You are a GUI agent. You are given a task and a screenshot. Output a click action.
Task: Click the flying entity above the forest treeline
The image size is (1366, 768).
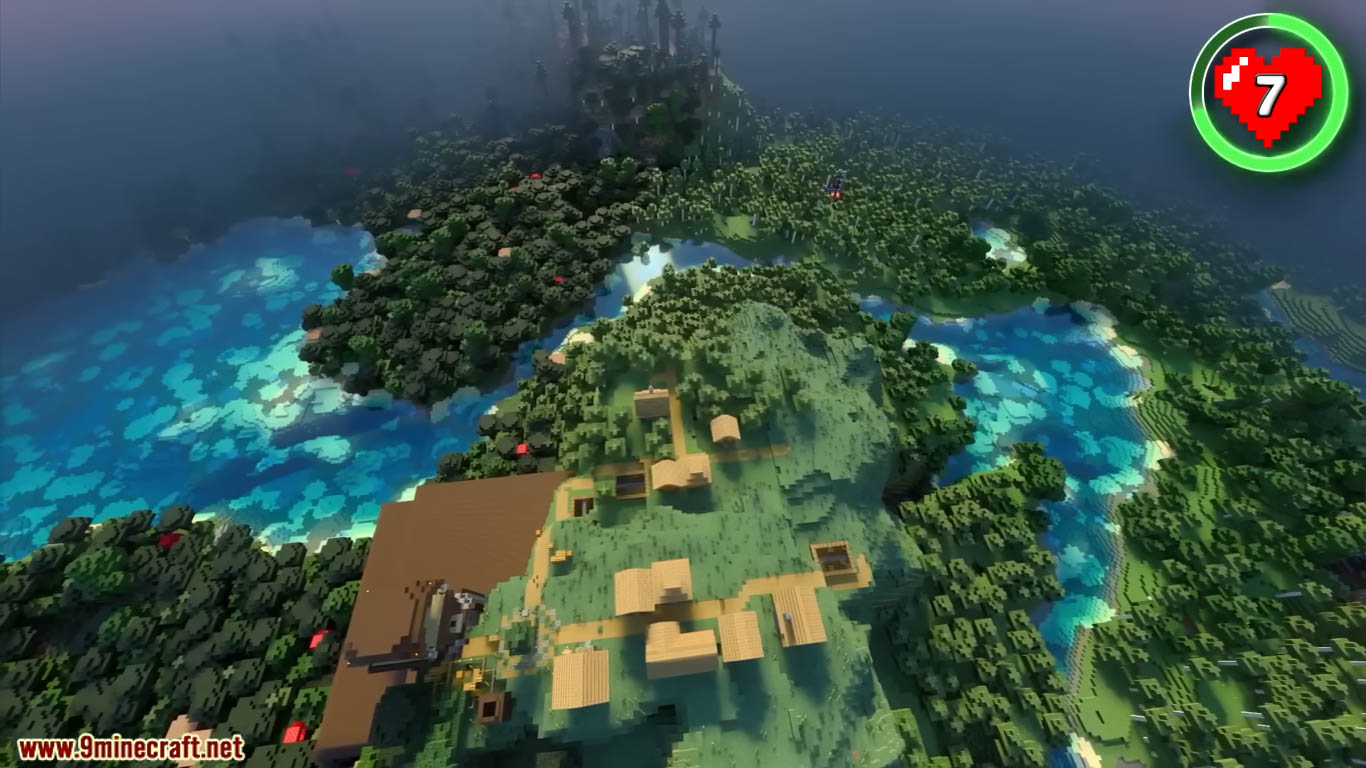point(834,186)
